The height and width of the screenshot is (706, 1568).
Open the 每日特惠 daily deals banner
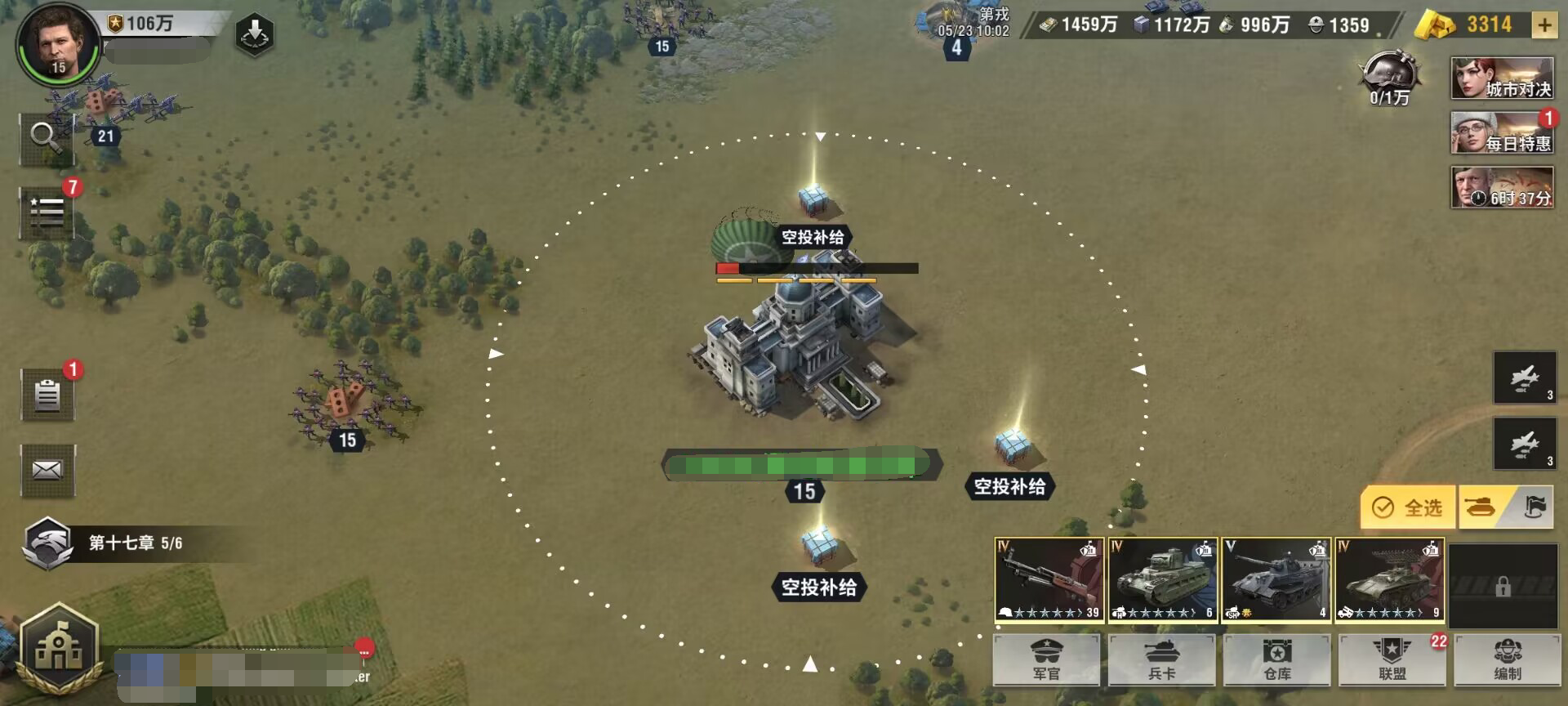tap(1502, 133)
